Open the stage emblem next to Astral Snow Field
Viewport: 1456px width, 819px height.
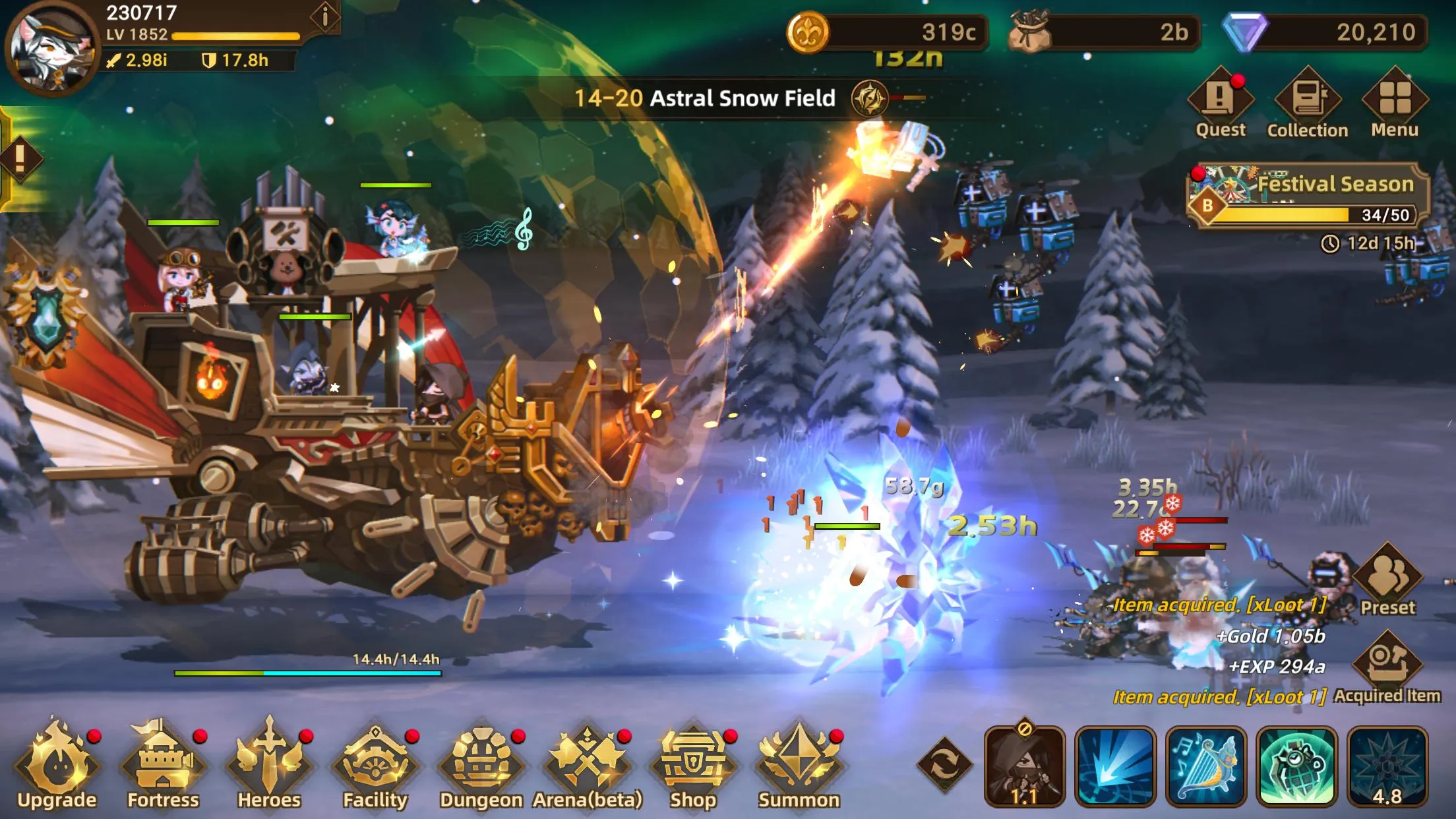coord(869,99)
